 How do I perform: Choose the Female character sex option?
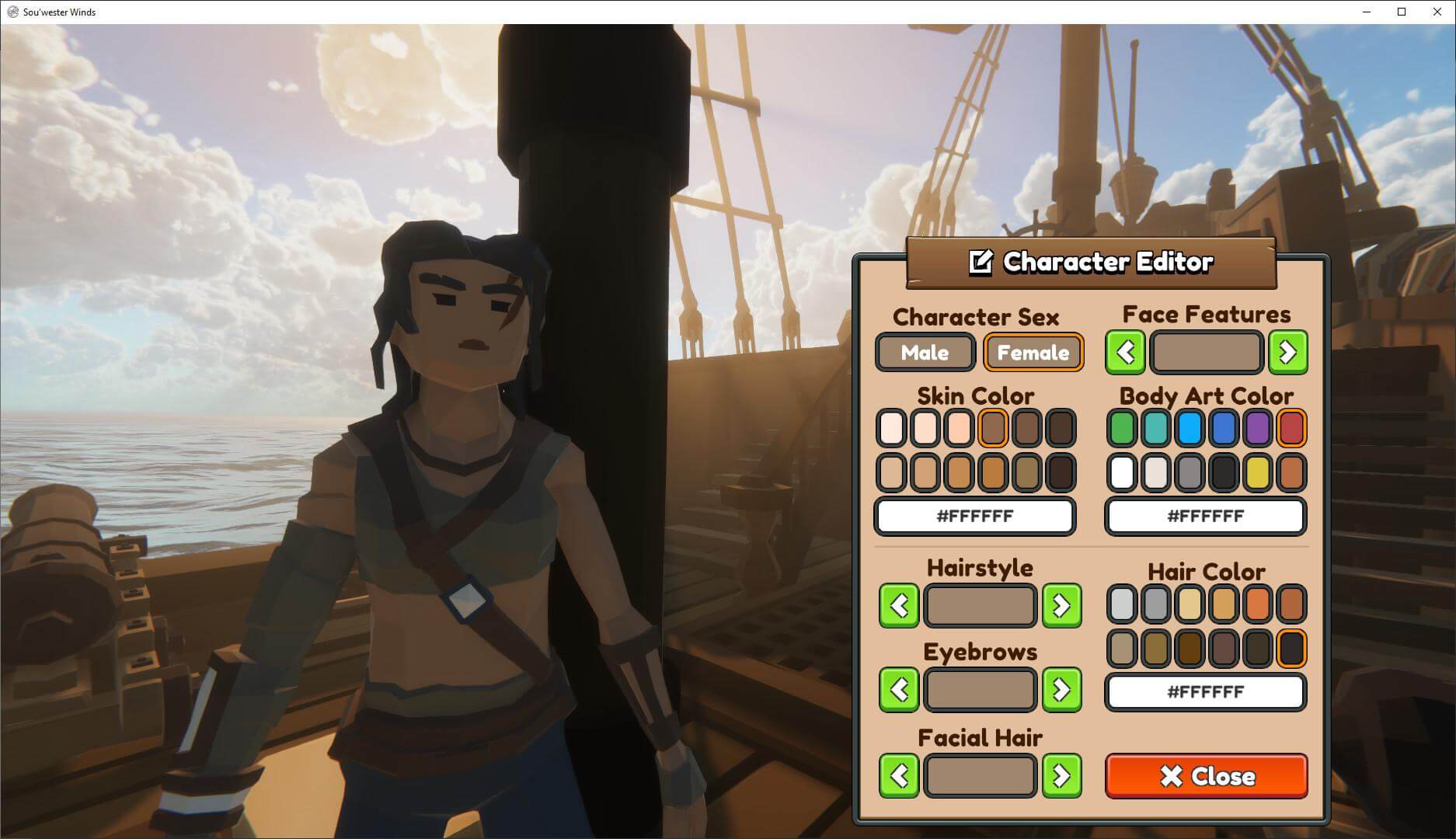click(1033, 353)
